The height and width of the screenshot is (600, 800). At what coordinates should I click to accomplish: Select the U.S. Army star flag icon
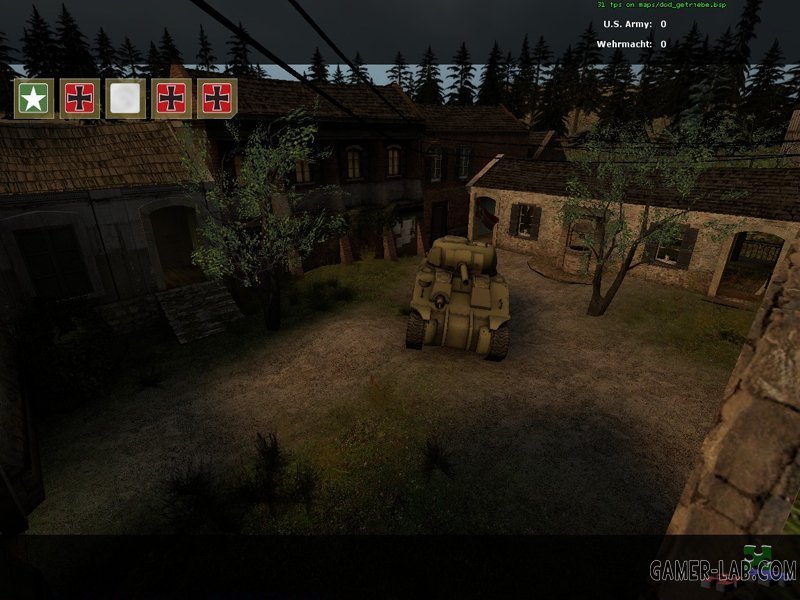click(34, 98)
